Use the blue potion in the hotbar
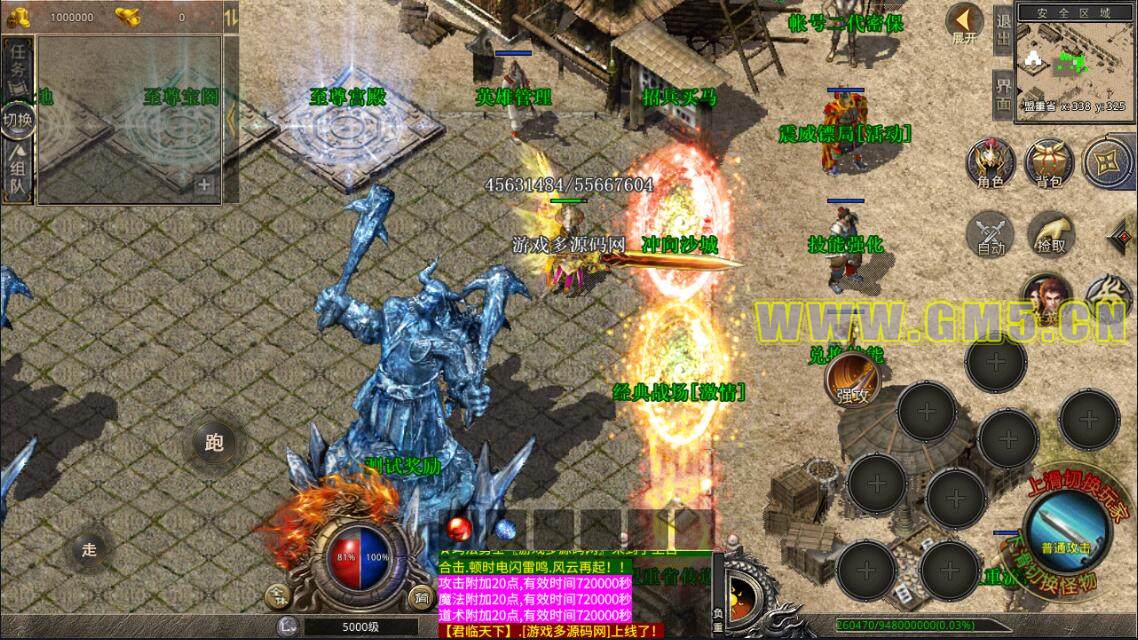The height and width of the screenshot is (640, 1138). tap(505, 527)
